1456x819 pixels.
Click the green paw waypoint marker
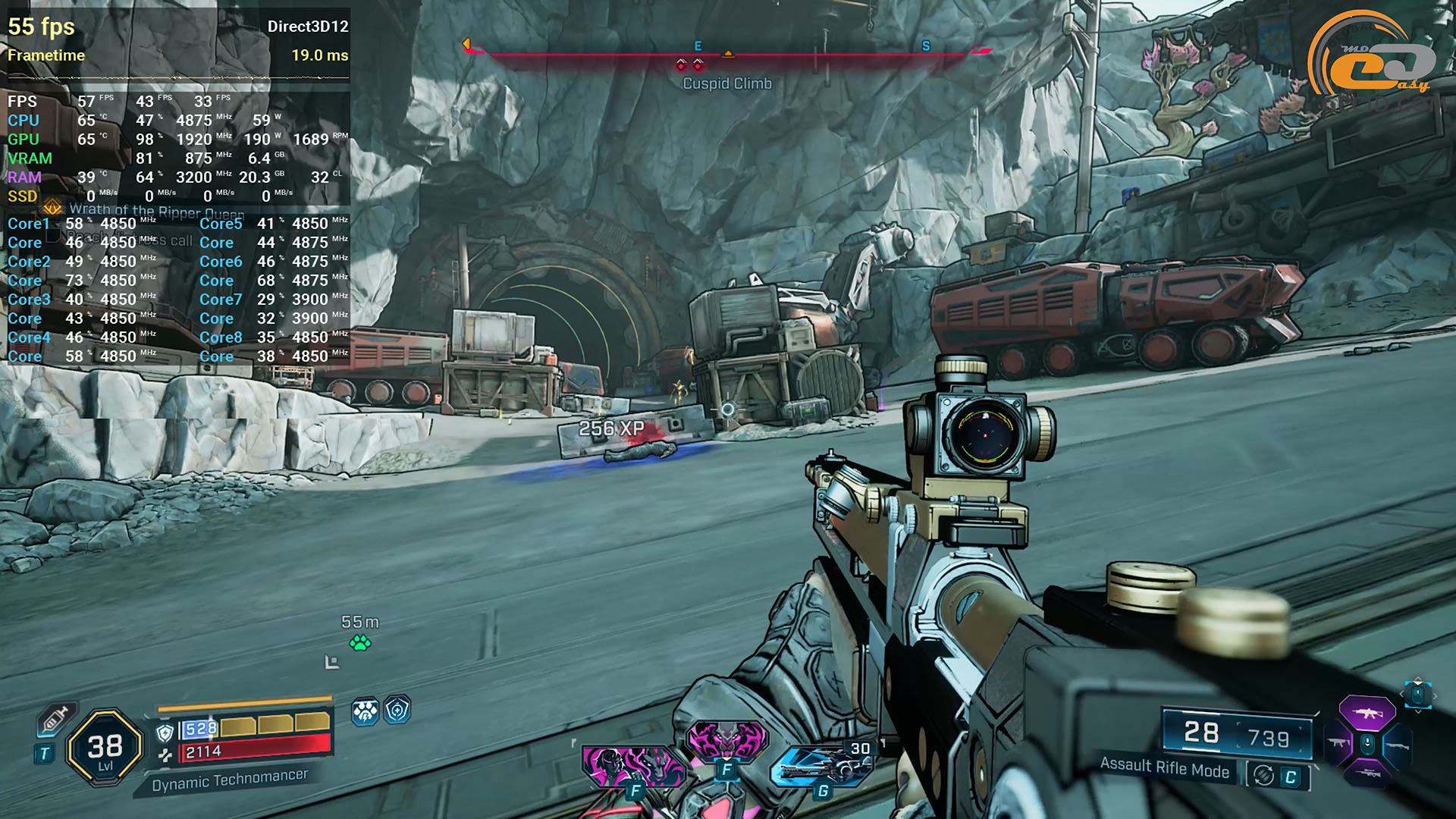pyautogui.click(x=360, y=643)
